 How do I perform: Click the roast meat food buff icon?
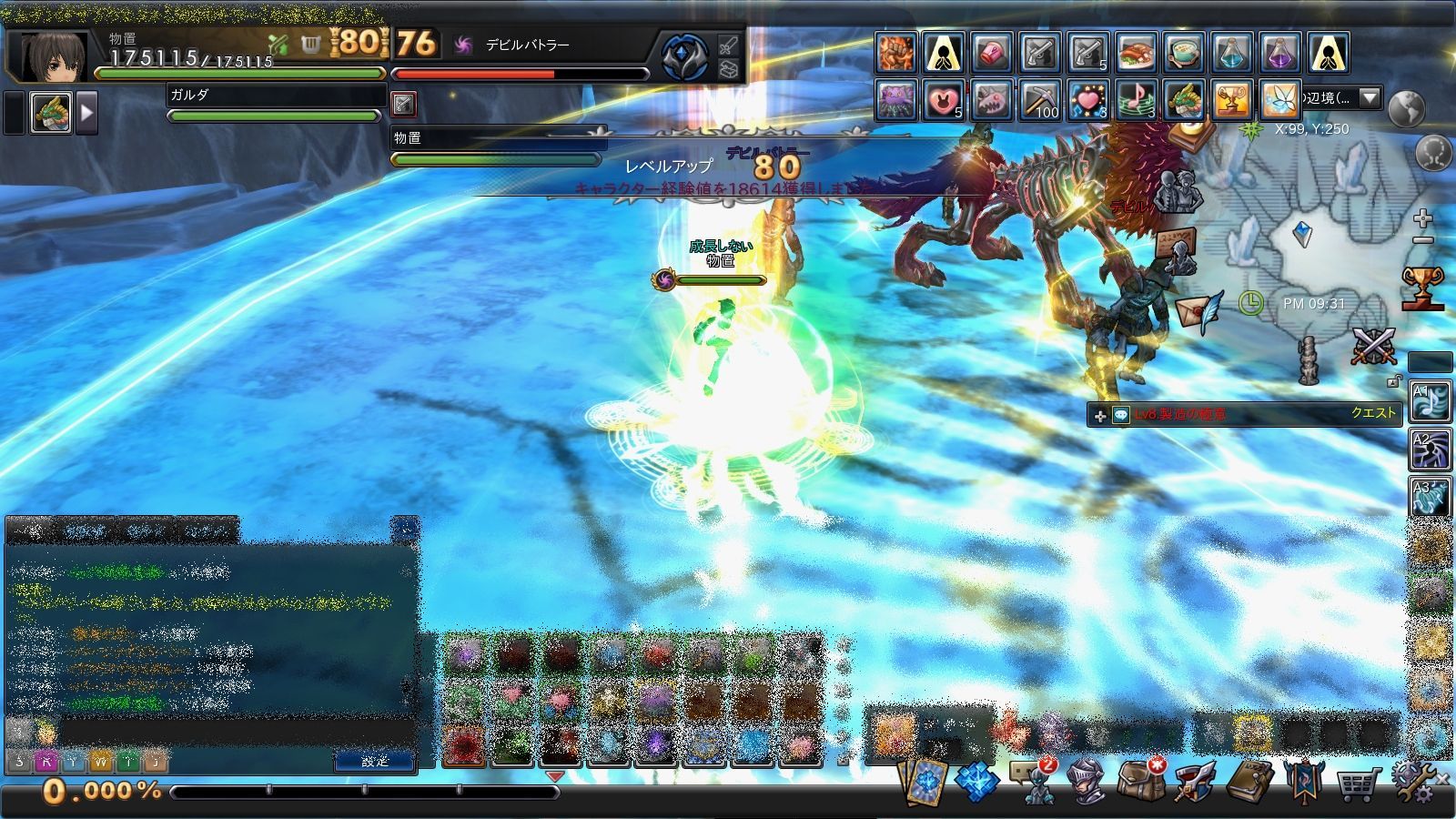pyautogui.click(x=1136, y=54)
